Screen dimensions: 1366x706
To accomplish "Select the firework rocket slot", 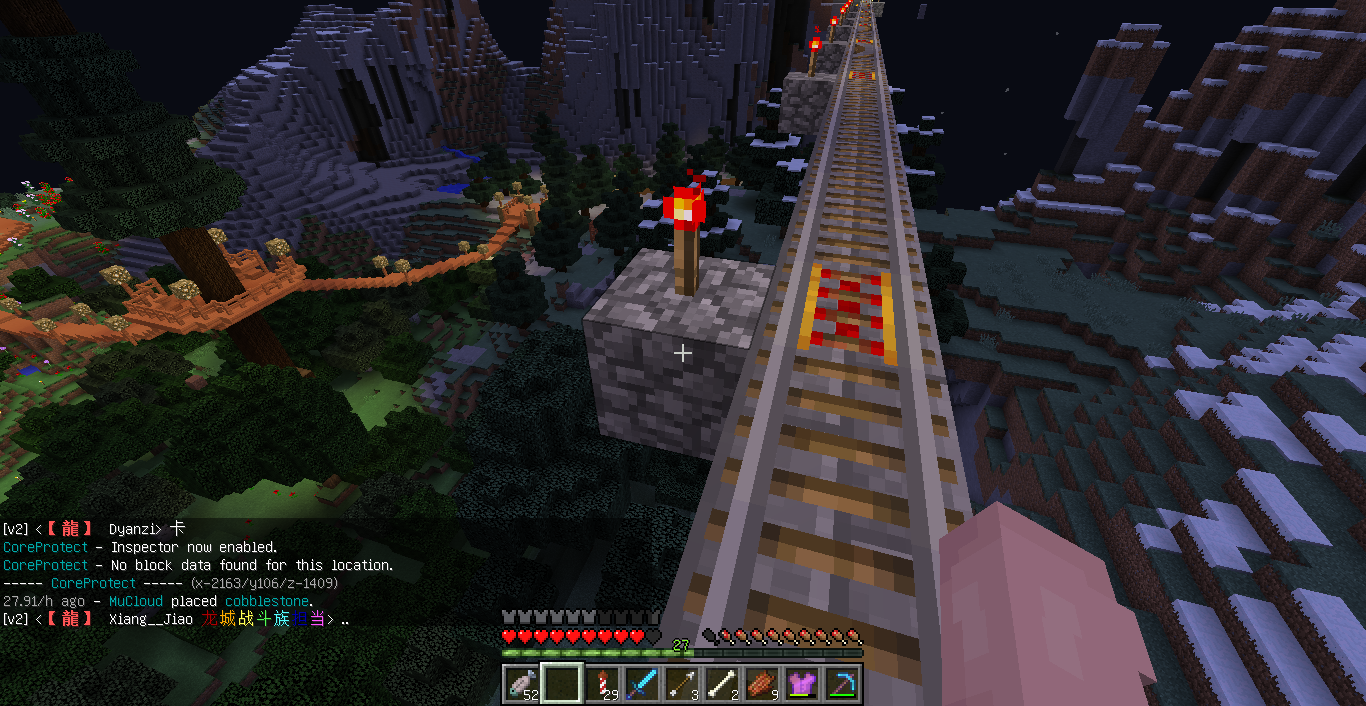I will point(602,683).
